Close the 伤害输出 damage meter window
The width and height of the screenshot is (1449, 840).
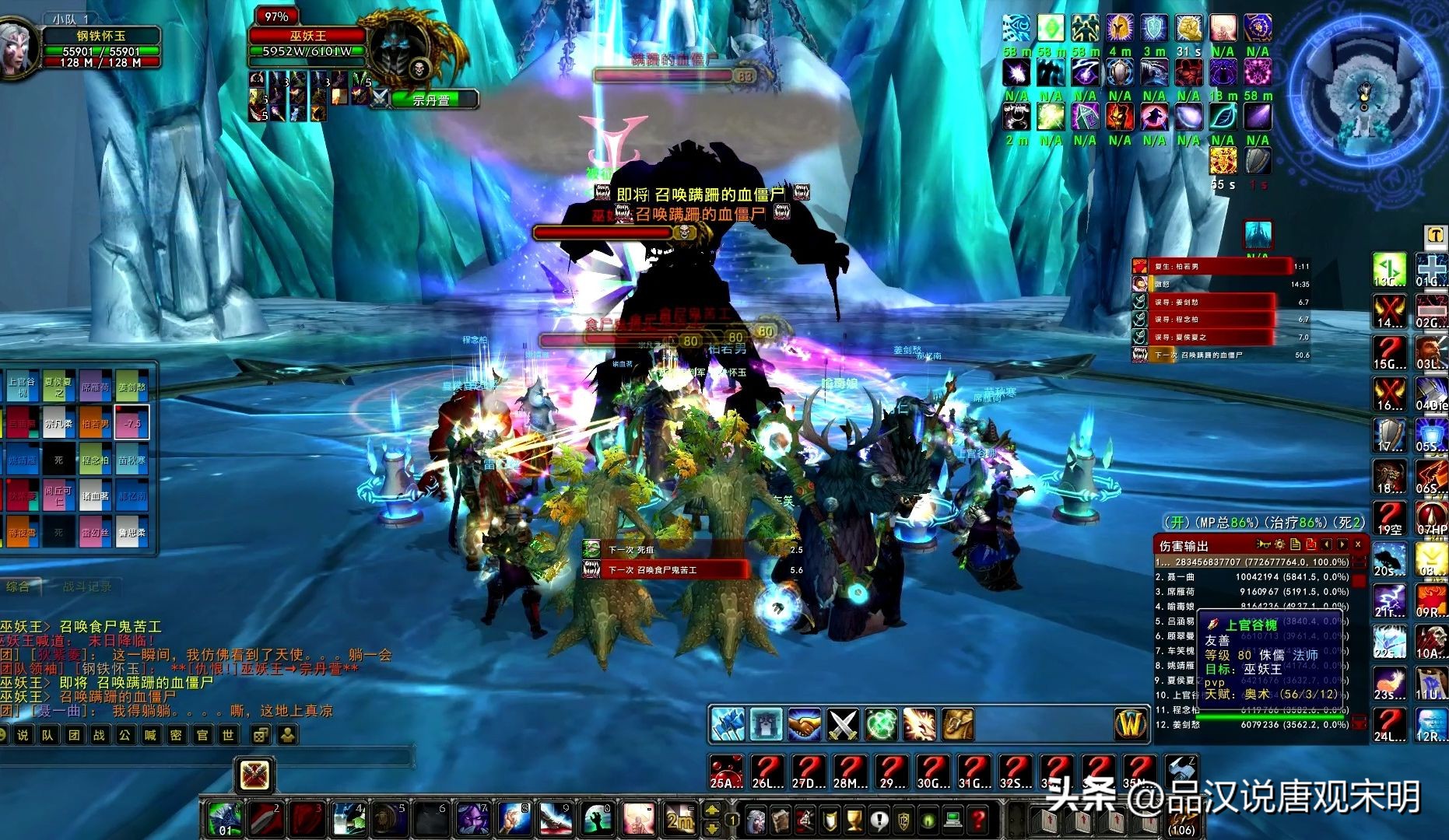click(1358, 545)
